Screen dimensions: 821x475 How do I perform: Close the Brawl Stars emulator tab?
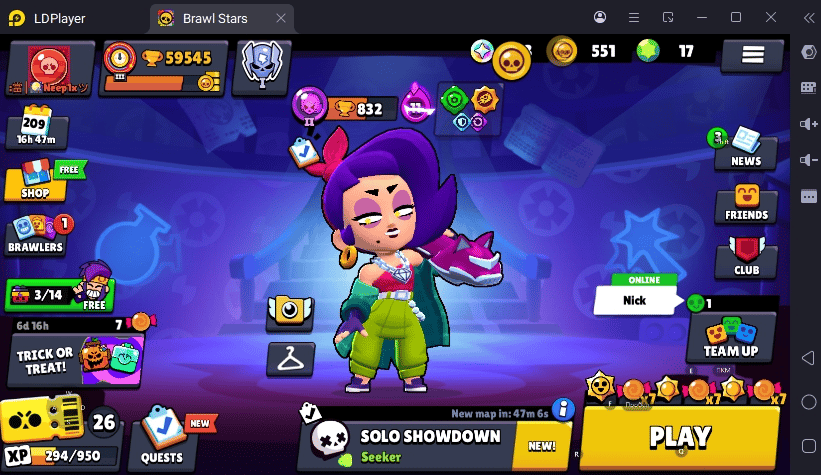point(281,18)
